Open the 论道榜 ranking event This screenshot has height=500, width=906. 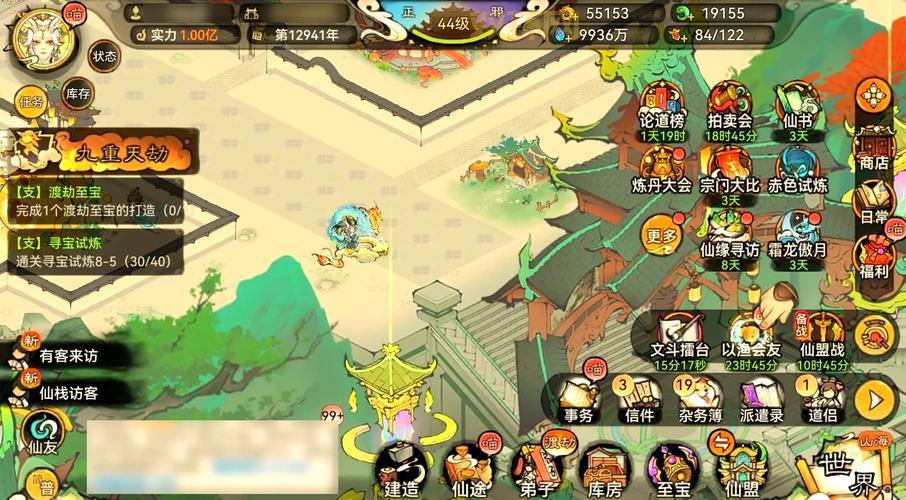(x=662, y=110)
